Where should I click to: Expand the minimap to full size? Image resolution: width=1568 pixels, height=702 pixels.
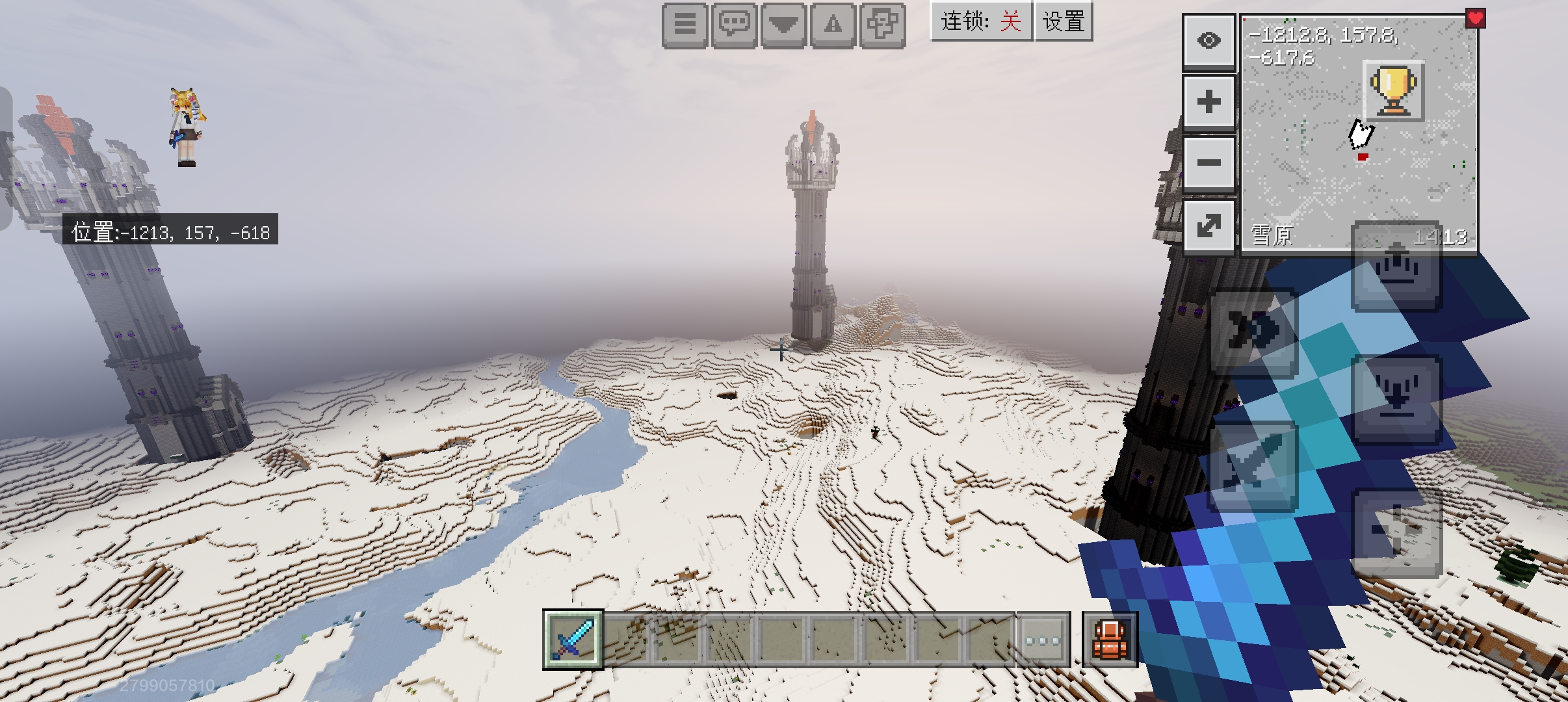1209,225
